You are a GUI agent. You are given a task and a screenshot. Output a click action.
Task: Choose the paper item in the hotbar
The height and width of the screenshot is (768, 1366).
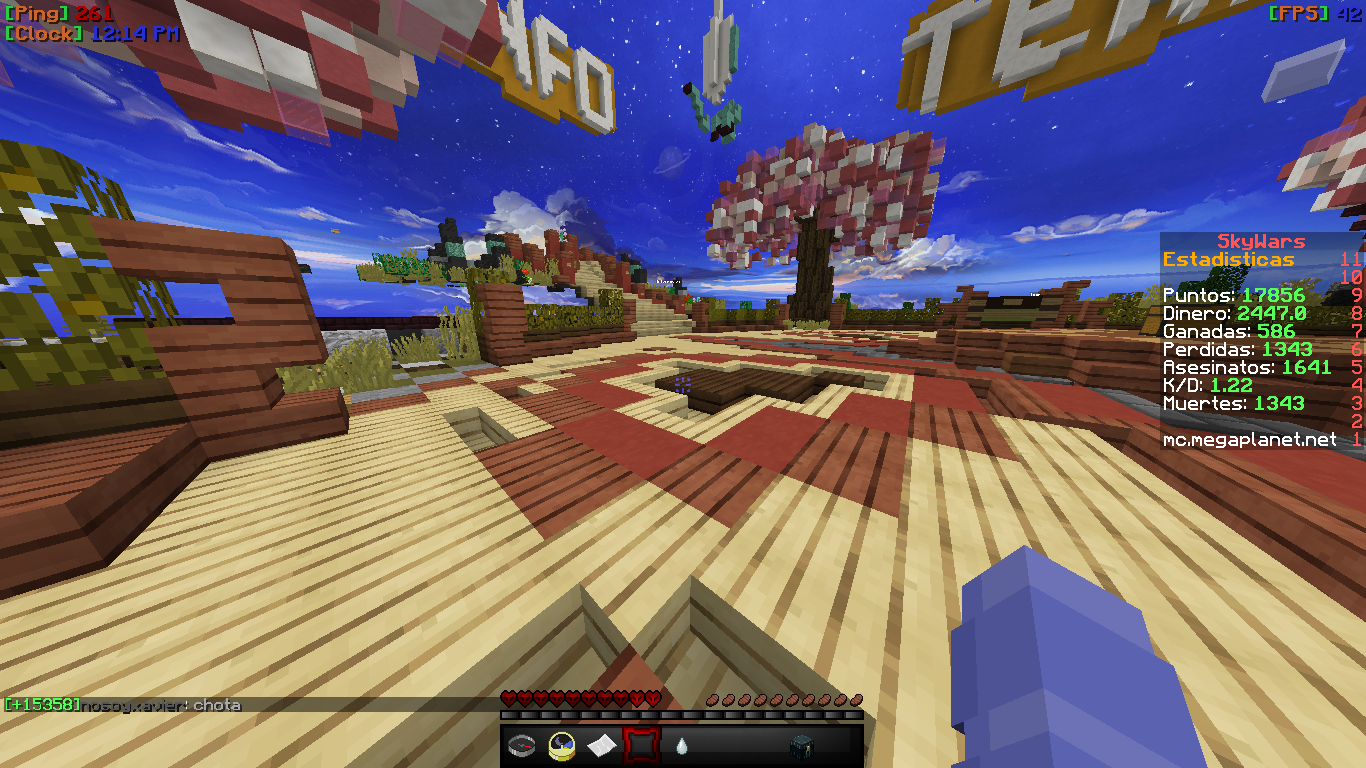click(x=601, y=745)
